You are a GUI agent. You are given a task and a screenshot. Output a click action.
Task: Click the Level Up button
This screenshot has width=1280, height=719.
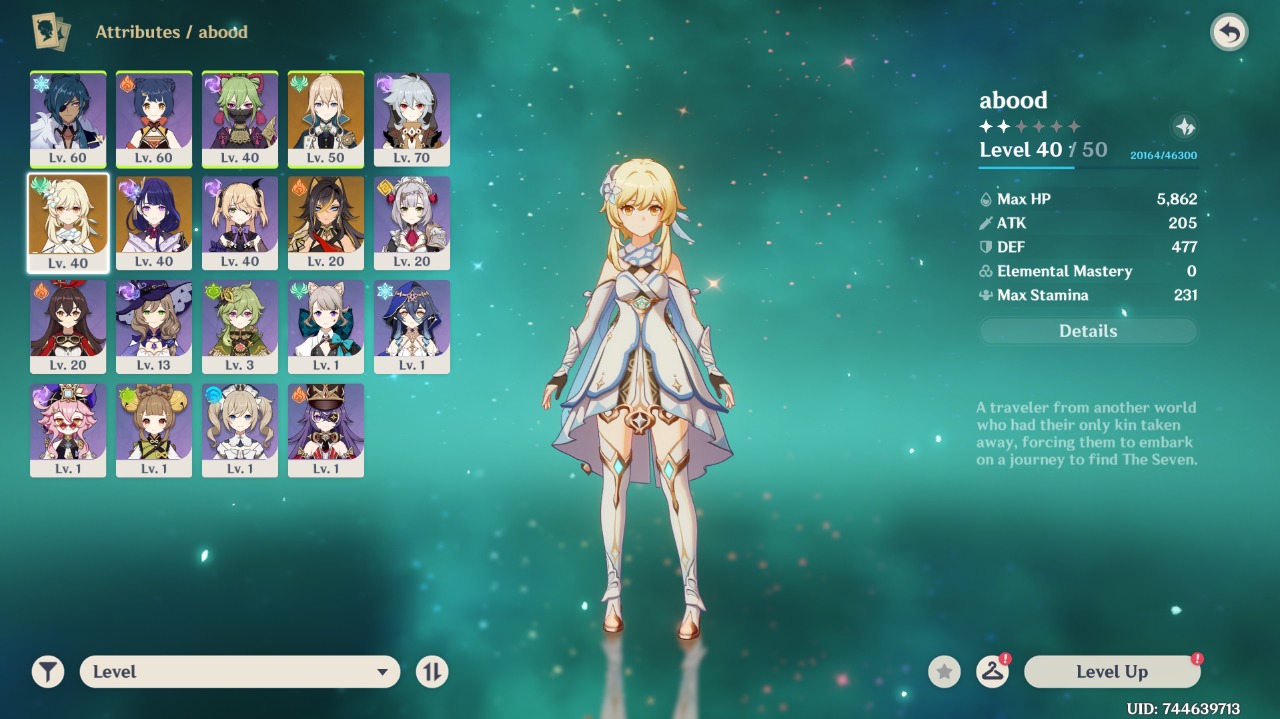click(1111, 672)
